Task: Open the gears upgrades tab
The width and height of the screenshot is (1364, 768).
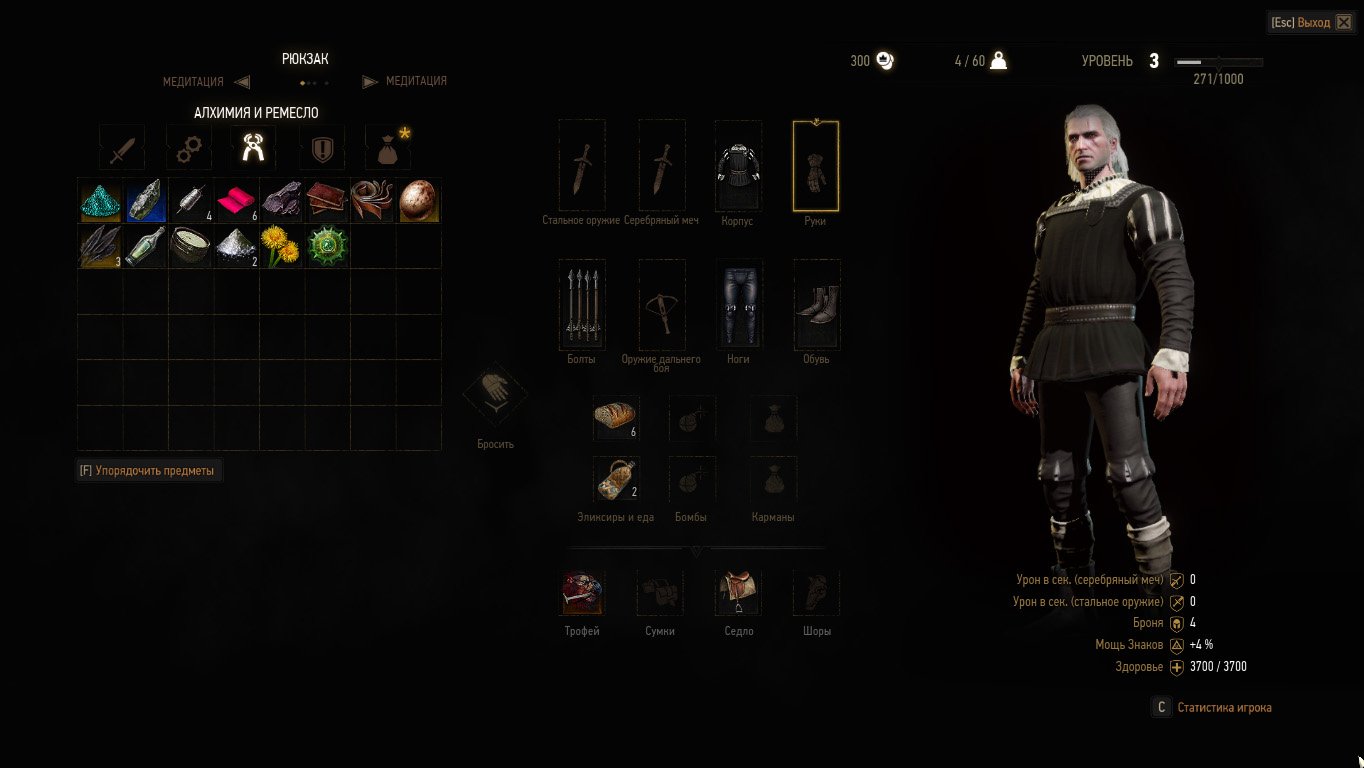Action: [x=188, y=149]
